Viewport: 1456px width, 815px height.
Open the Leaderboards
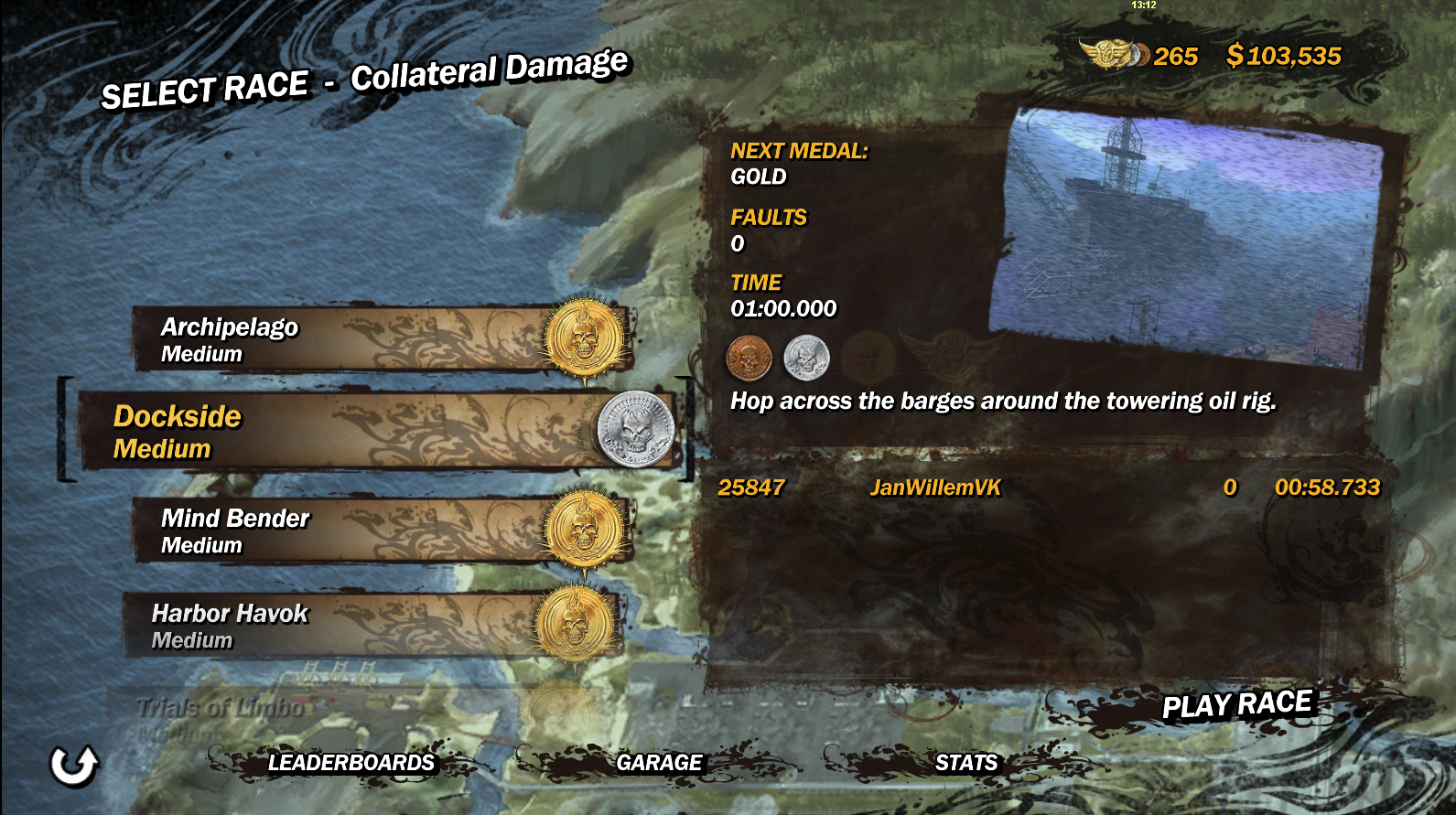[351, 763]
